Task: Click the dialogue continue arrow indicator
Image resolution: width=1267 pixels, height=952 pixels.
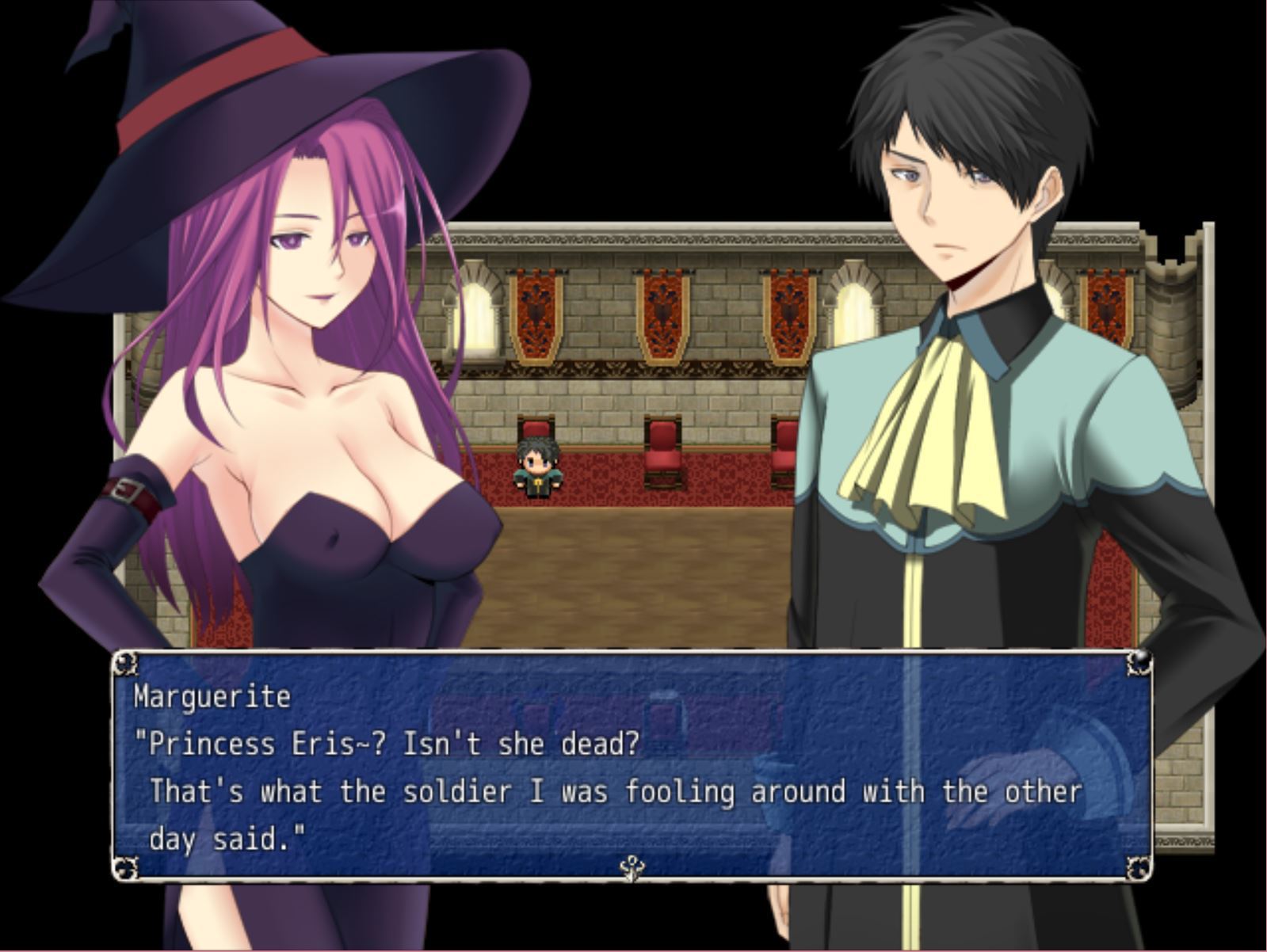Action: (x=632, y=868)
